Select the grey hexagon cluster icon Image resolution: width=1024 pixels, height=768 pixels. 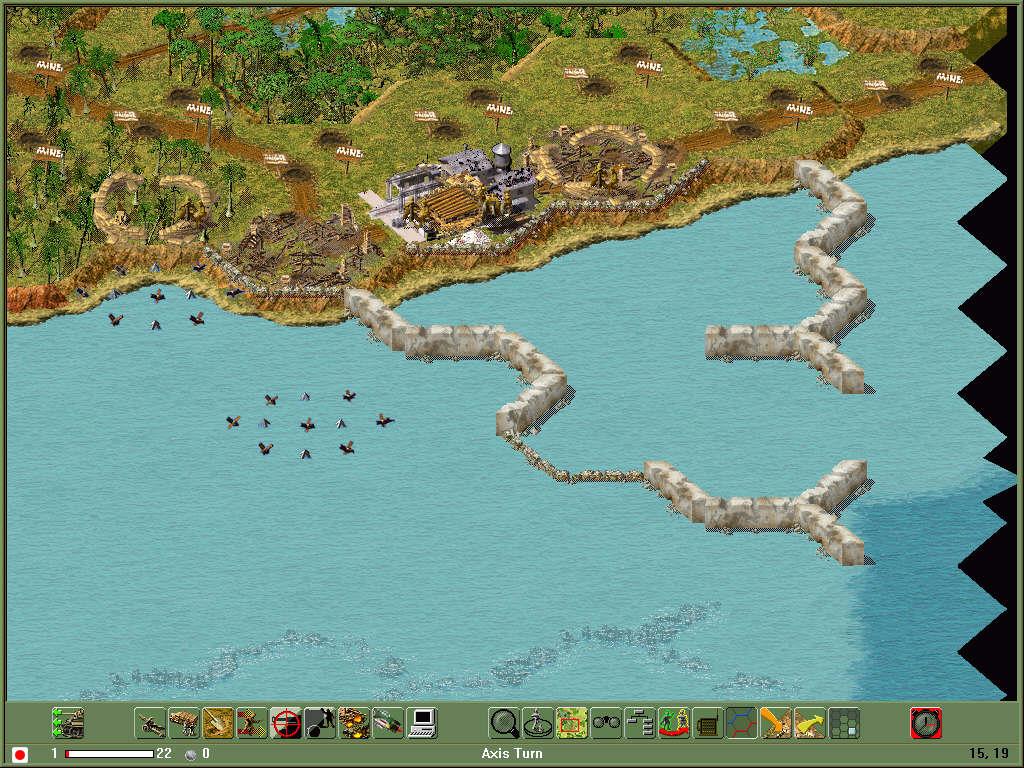click(x=844, y=722)
